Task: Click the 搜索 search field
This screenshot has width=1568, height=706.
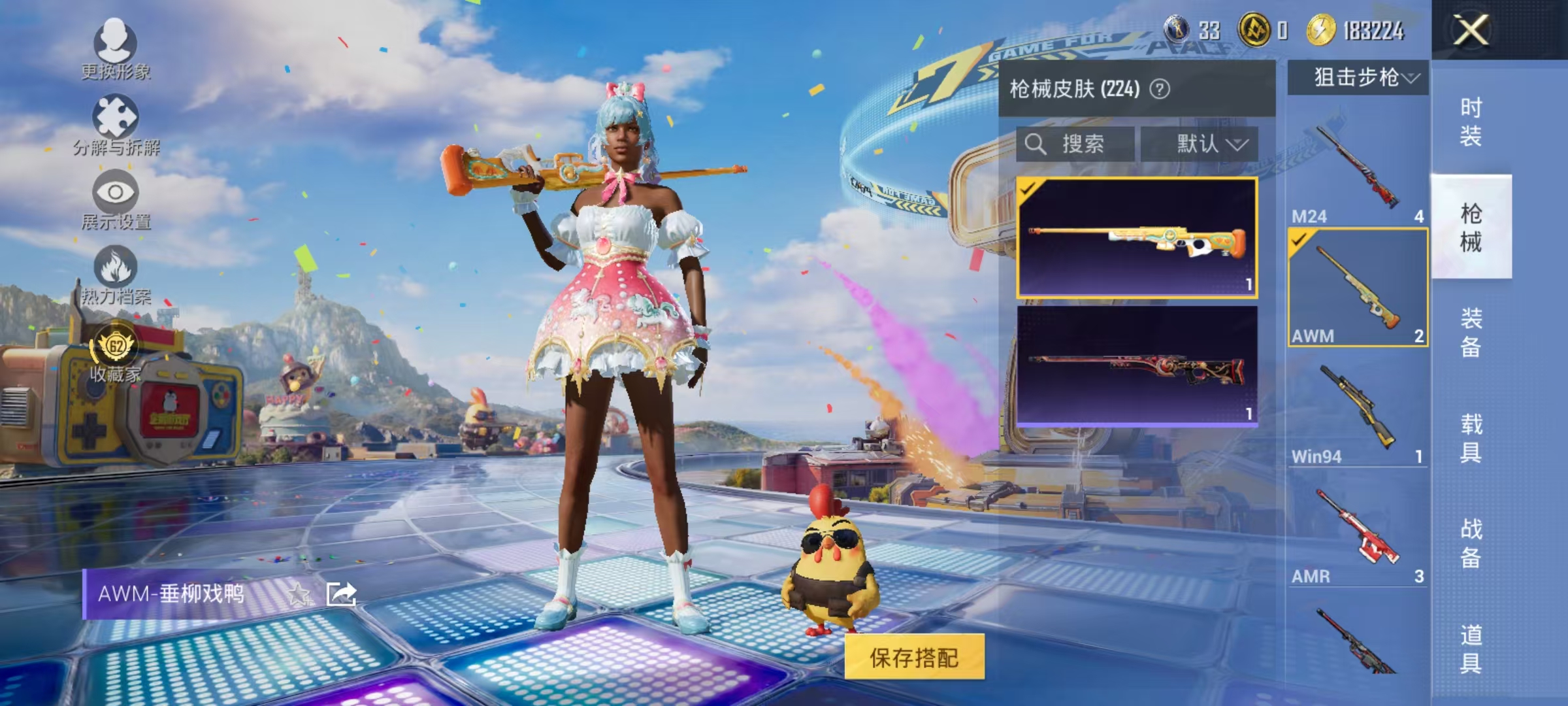Action: pos(1071,145)
